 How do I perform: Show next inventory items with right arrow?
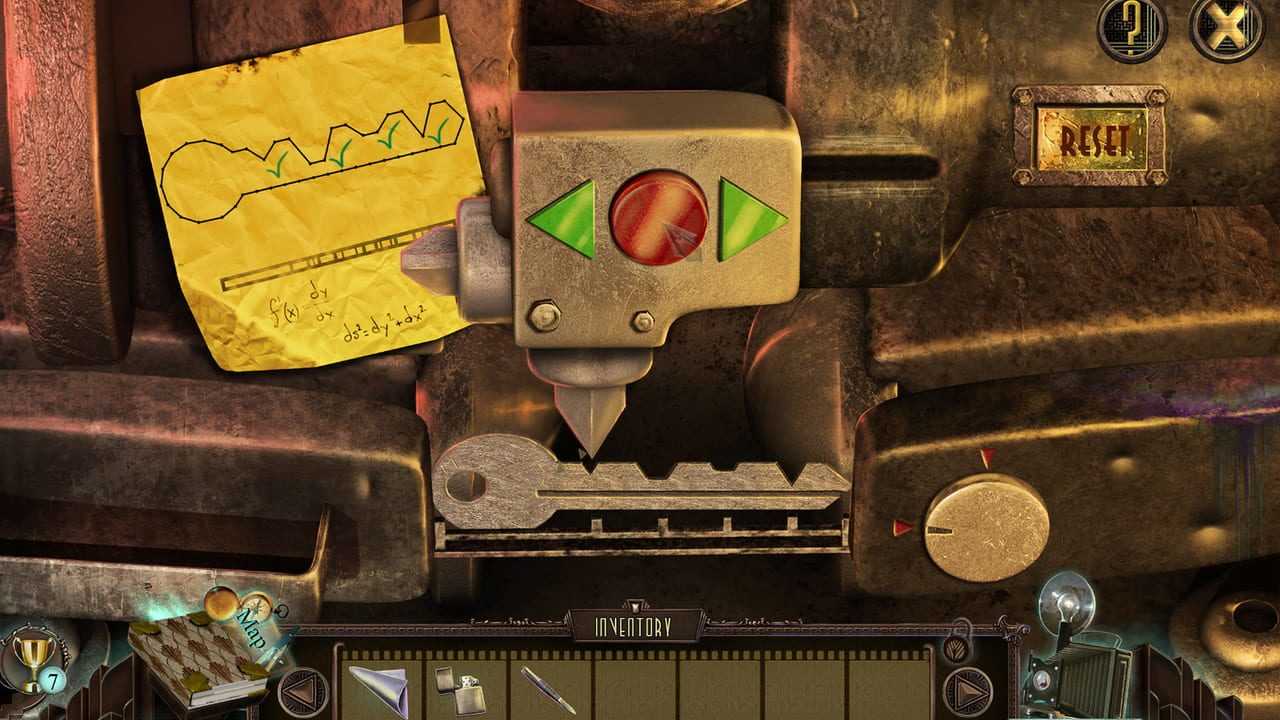pyautogui.click(x=967, y=691)
